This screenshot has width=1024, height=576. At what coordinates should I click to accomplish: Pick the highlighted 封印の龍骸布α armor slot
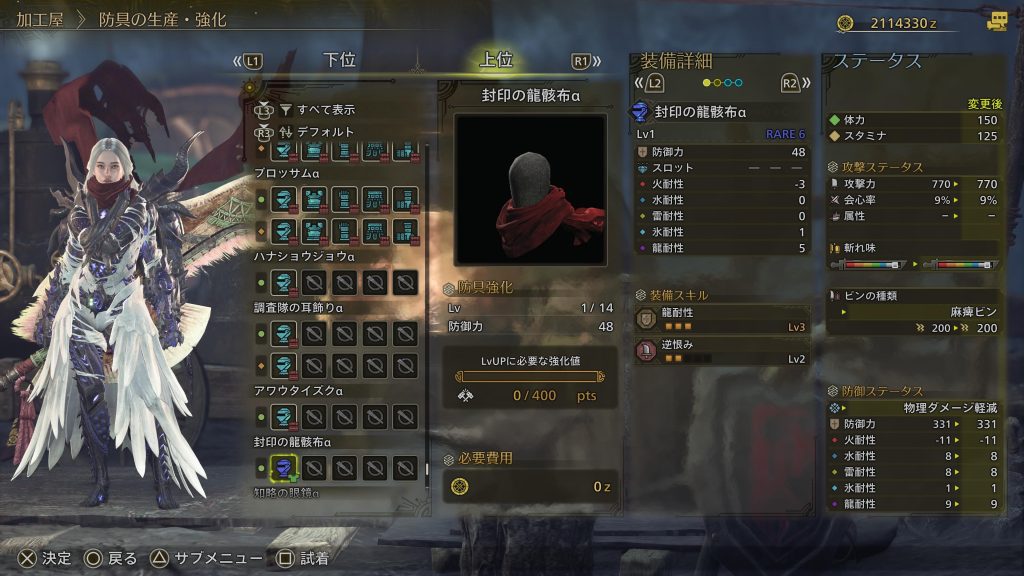point(285,467)
